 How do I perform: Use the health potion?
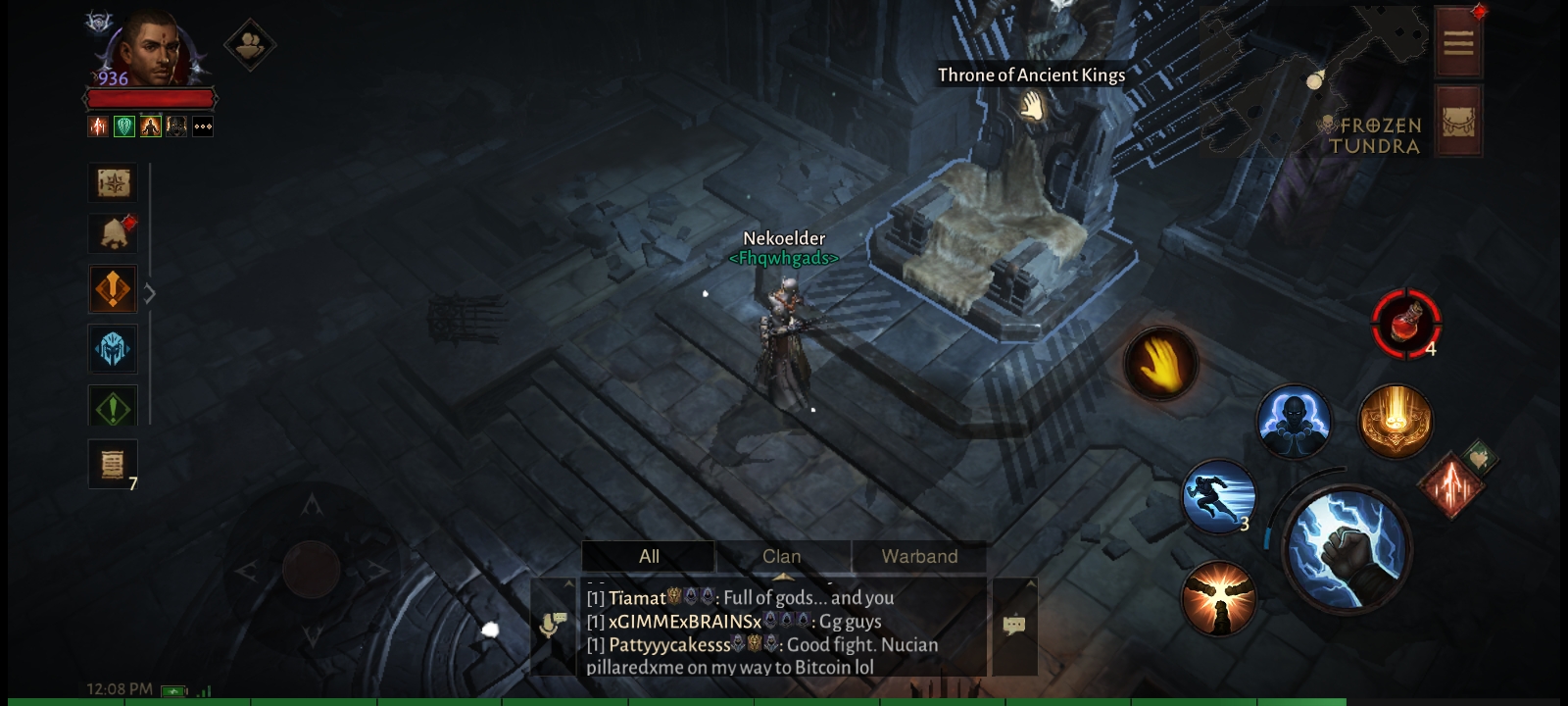1406,323
